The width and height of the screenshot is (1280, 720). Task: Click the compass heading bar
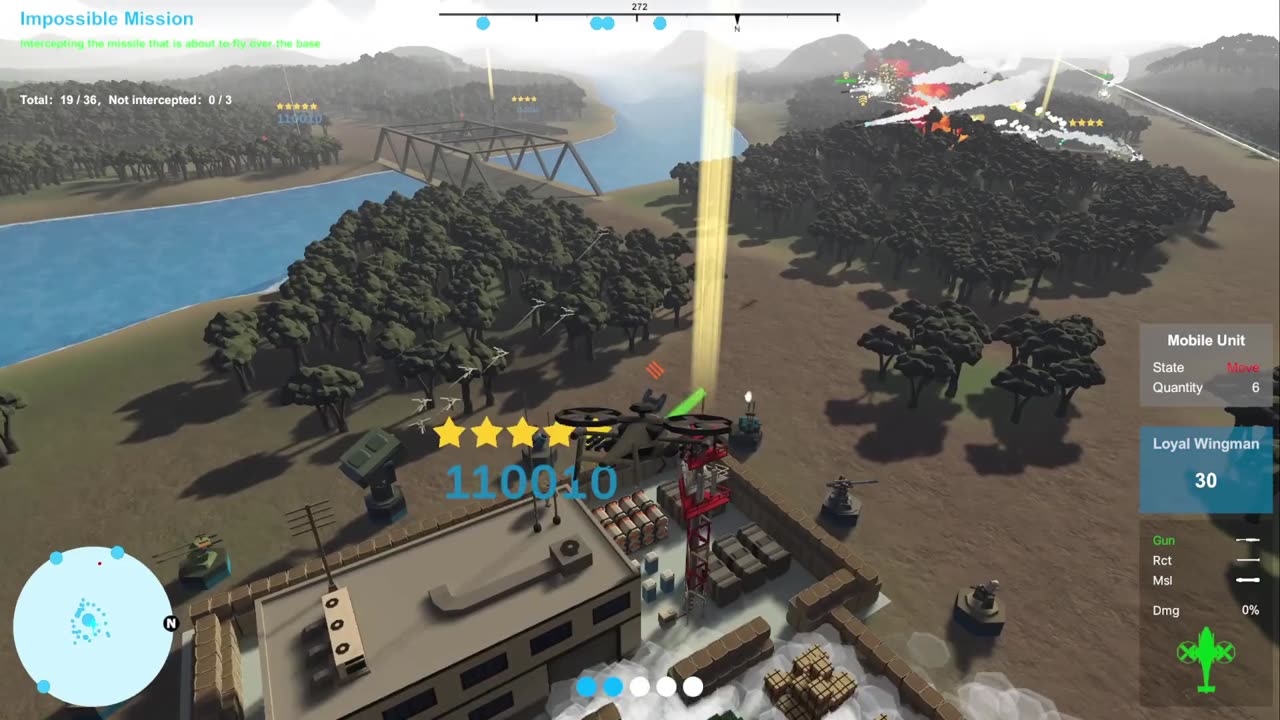[x=639, y=17]
